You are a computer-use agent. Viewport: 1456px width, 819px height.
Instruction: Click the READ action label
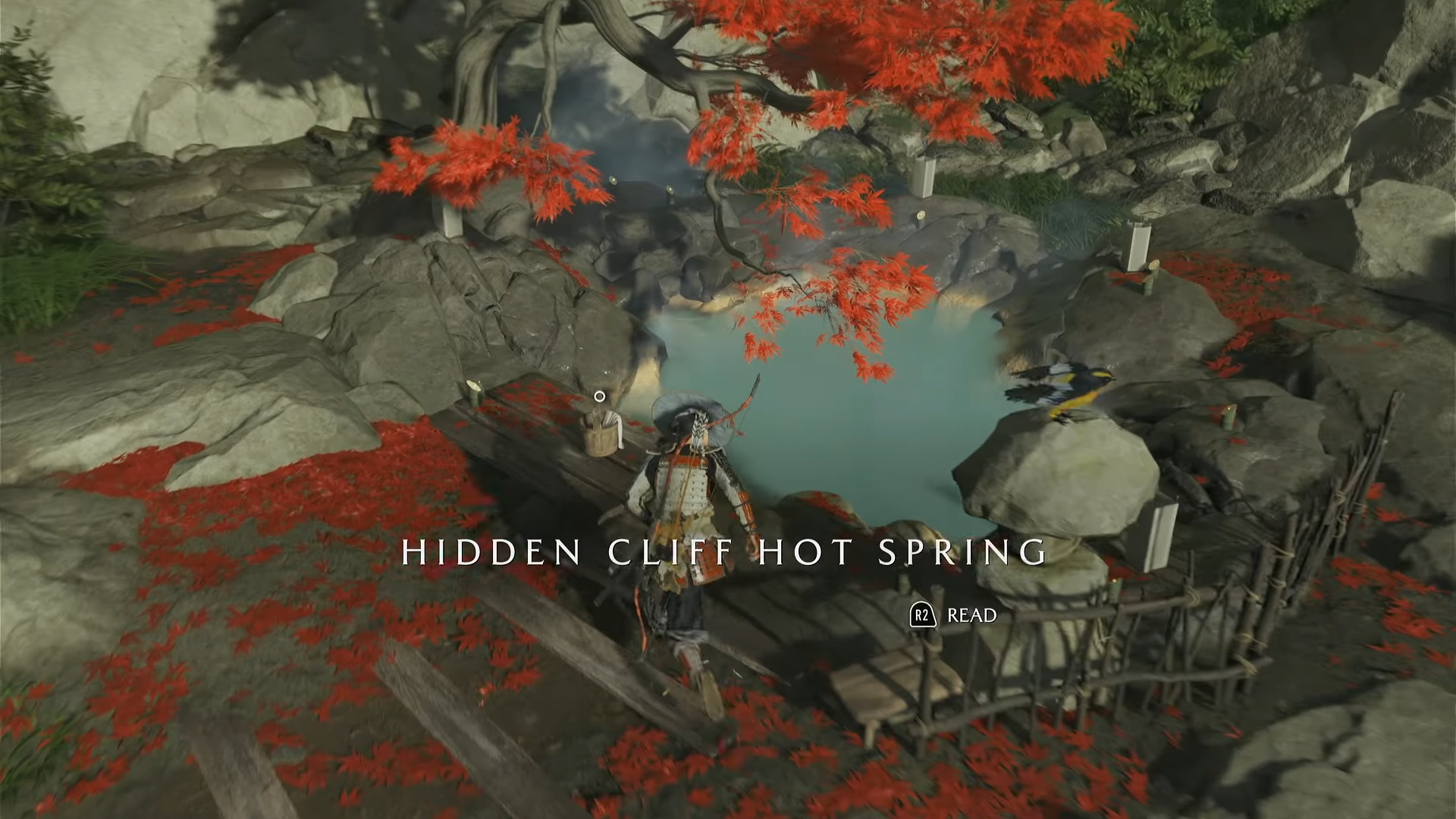tap(971, 616)
